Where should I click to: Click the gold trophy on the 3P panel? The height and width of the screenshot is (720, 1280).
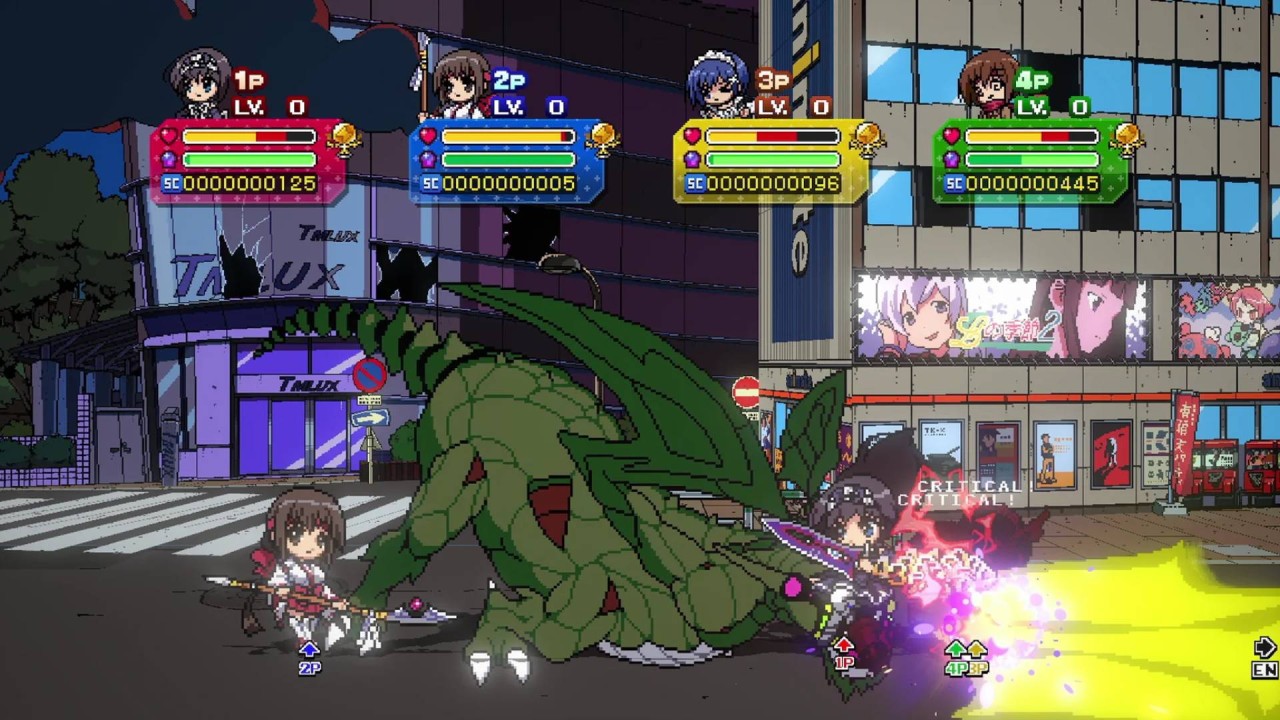tap(866, 139)
